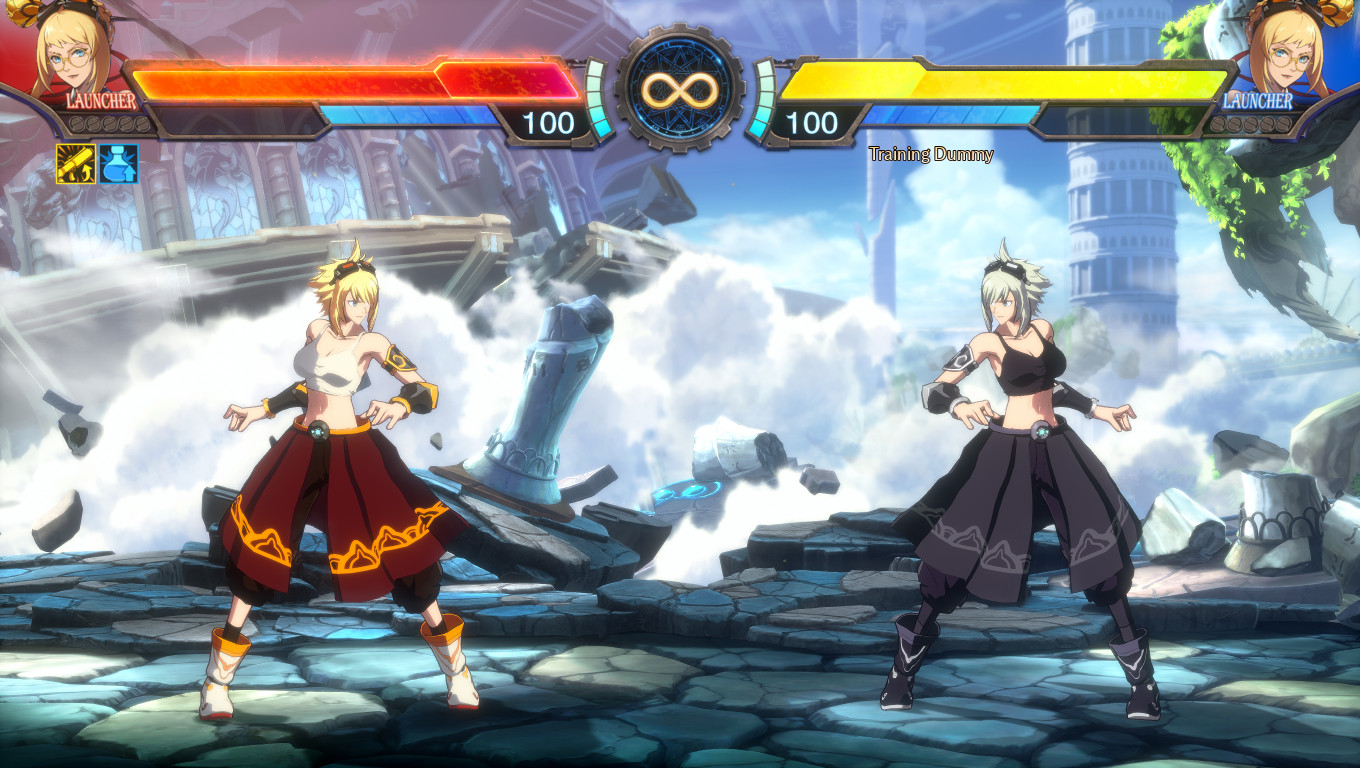This screenshot has height=768, width=1360.
Task: Click the brooch on Launcher's belt
Action: tap(320, 432)
